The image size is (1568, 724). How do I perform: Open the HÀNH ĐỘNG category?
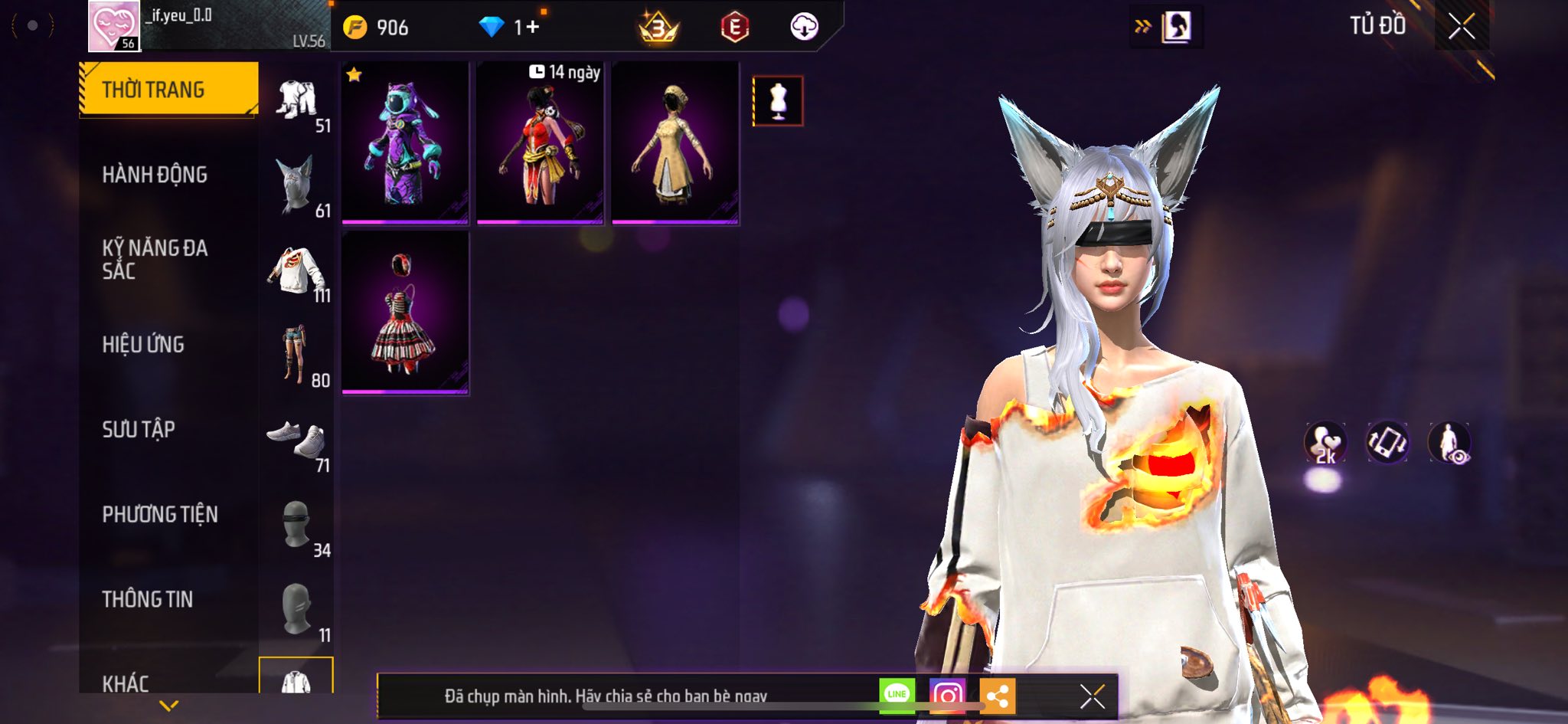(x=155, y=175)
